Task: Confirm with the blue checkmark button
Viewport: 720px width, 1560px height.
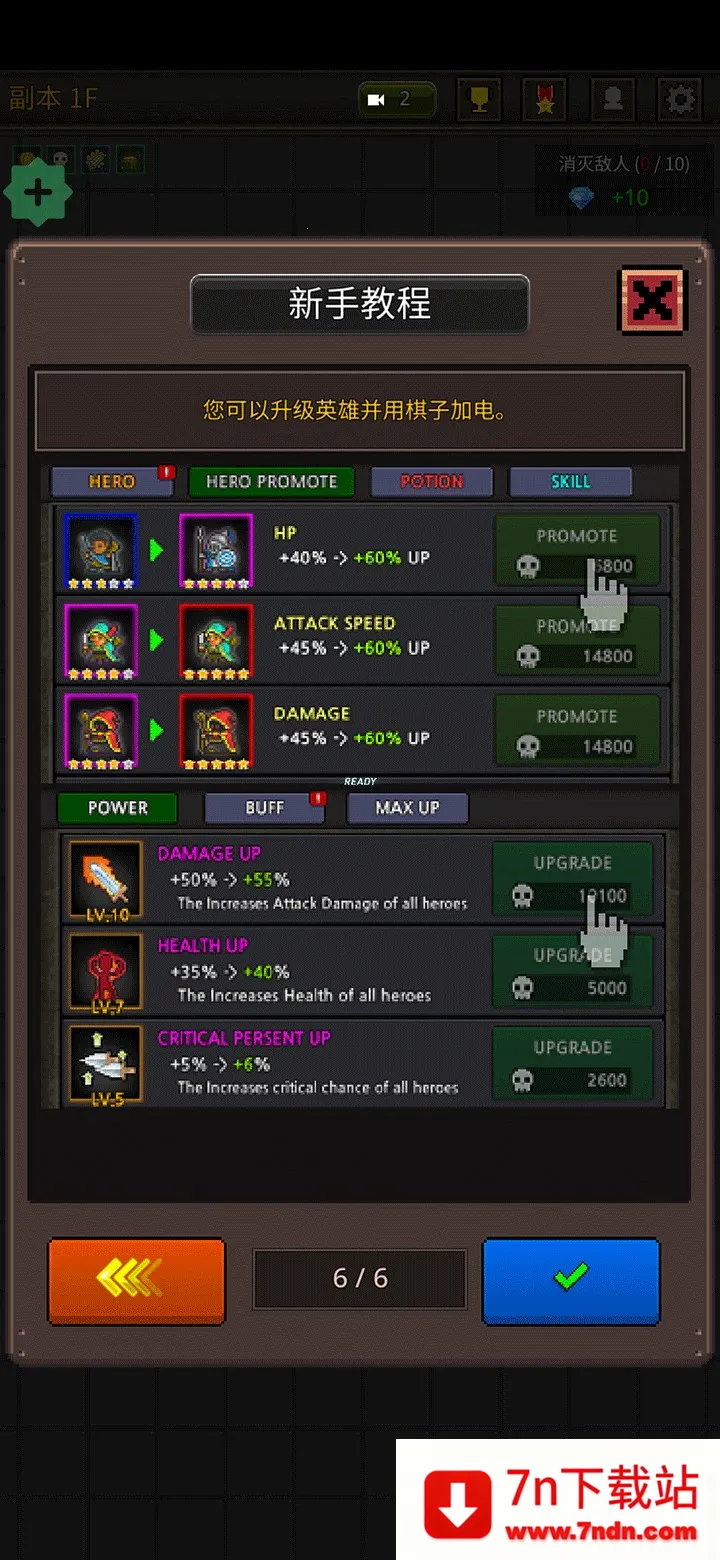Action: 571,1280
